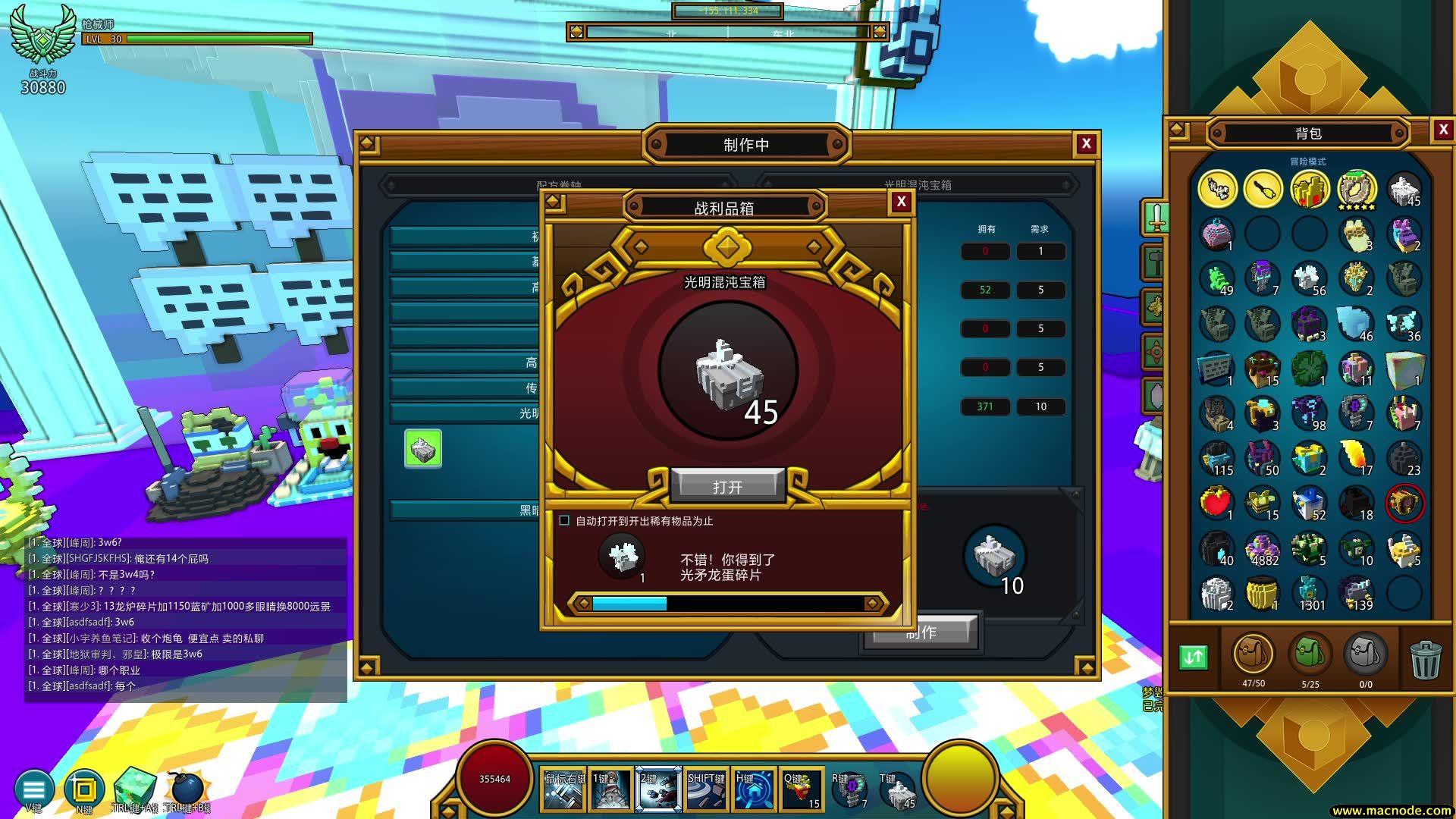Select the green chest recipe icon
Viewport: 1456px width, 819px height.
423,449
